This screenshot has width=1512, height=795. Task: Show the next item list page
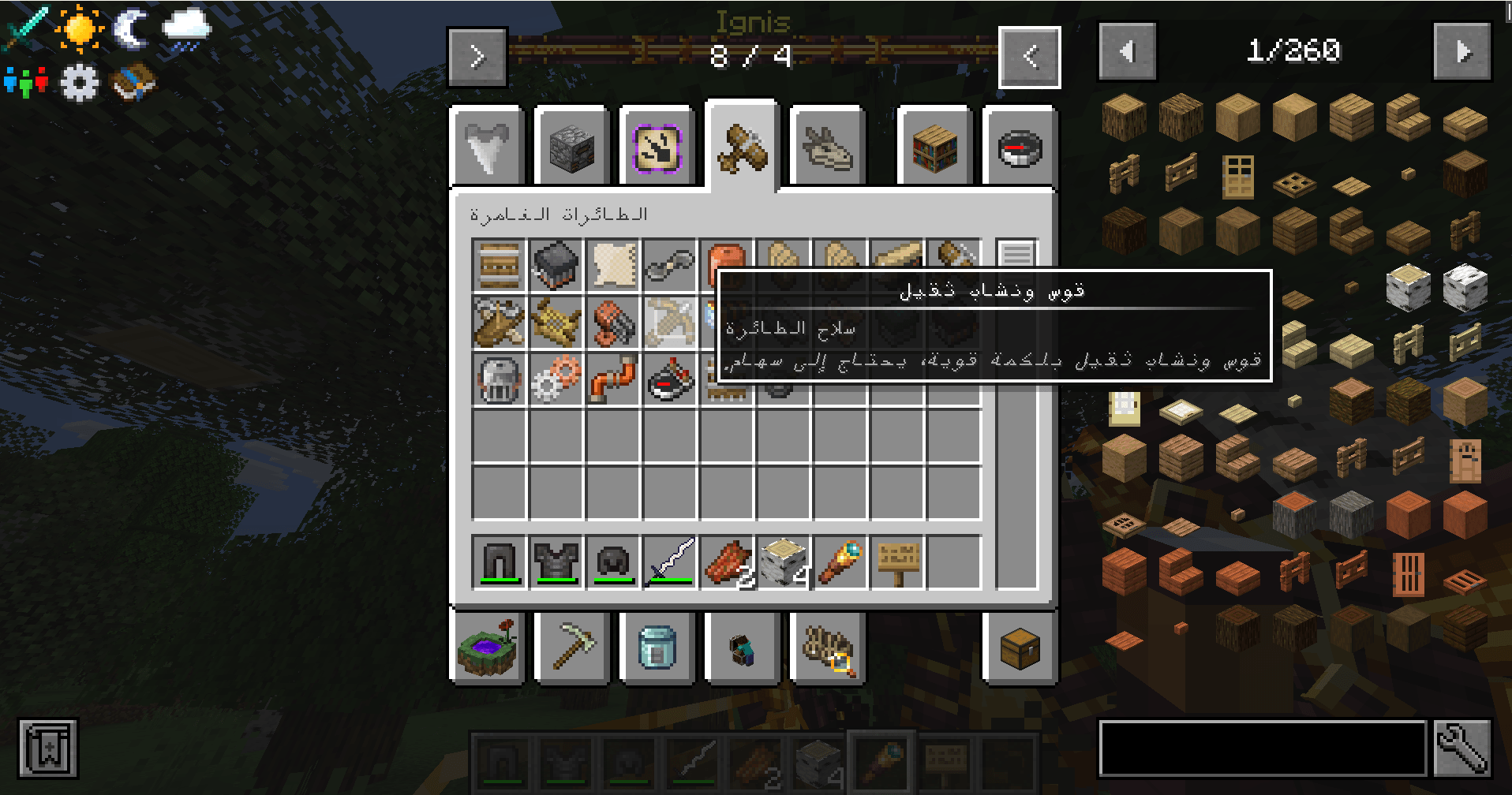click(1461, 52)
